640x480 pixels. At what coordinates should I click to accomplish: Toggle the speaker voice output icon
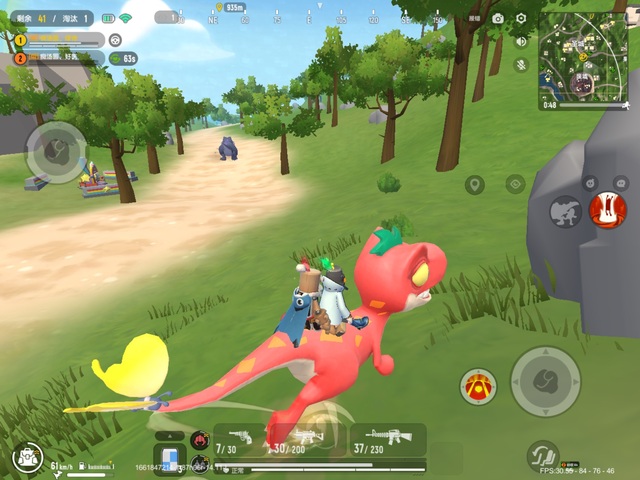(521, 41)
